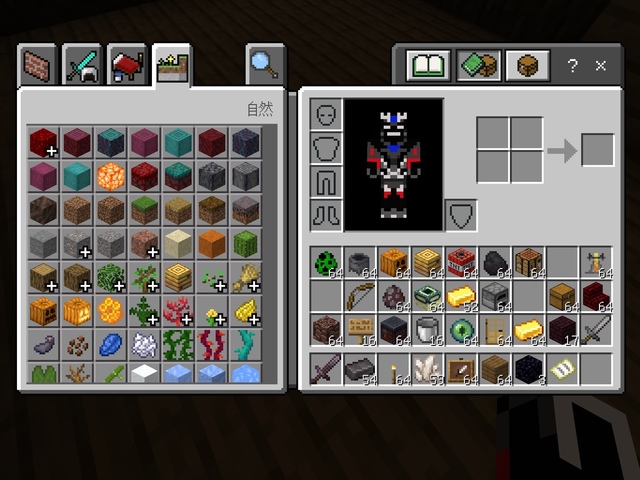
Task: Close the inventory with the X button
Action: coord(601,66)
